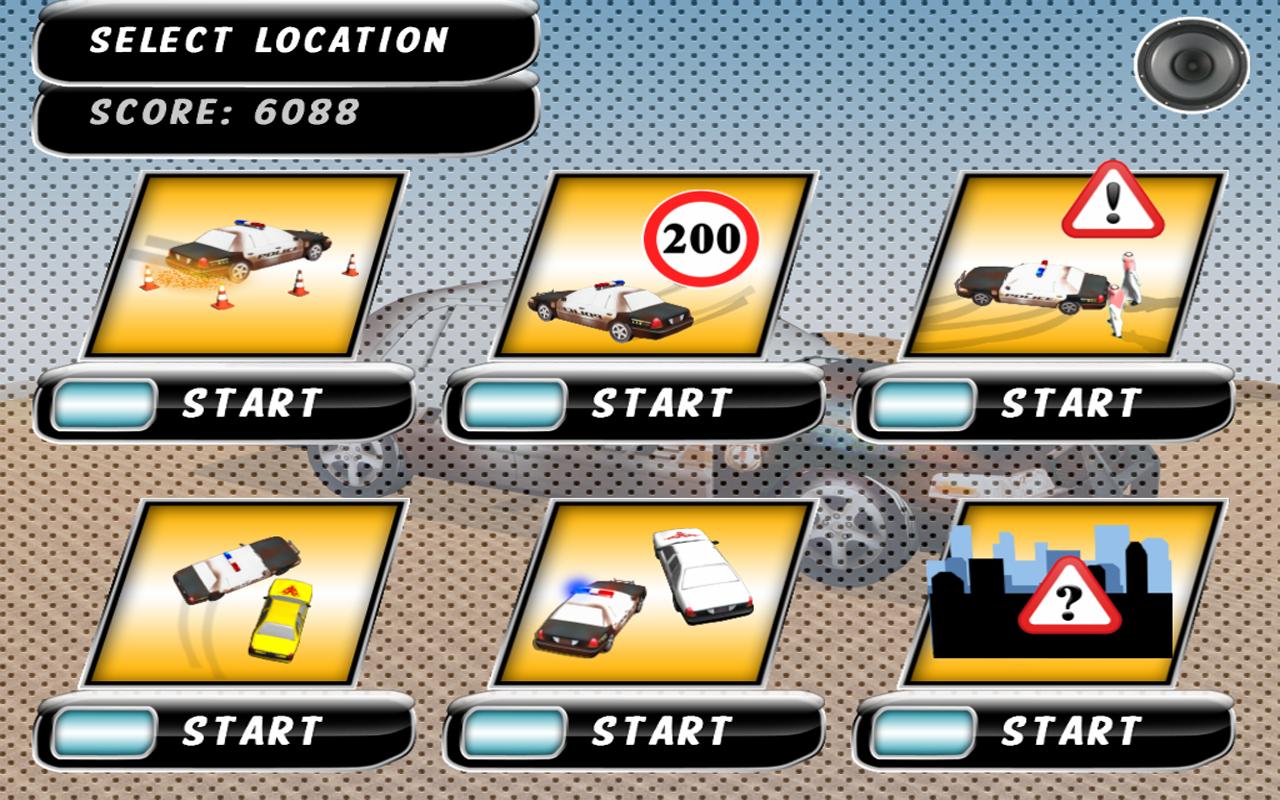1280x800 pixels.
Task: Choose the white car pursuit location tile
Action: 657,593
